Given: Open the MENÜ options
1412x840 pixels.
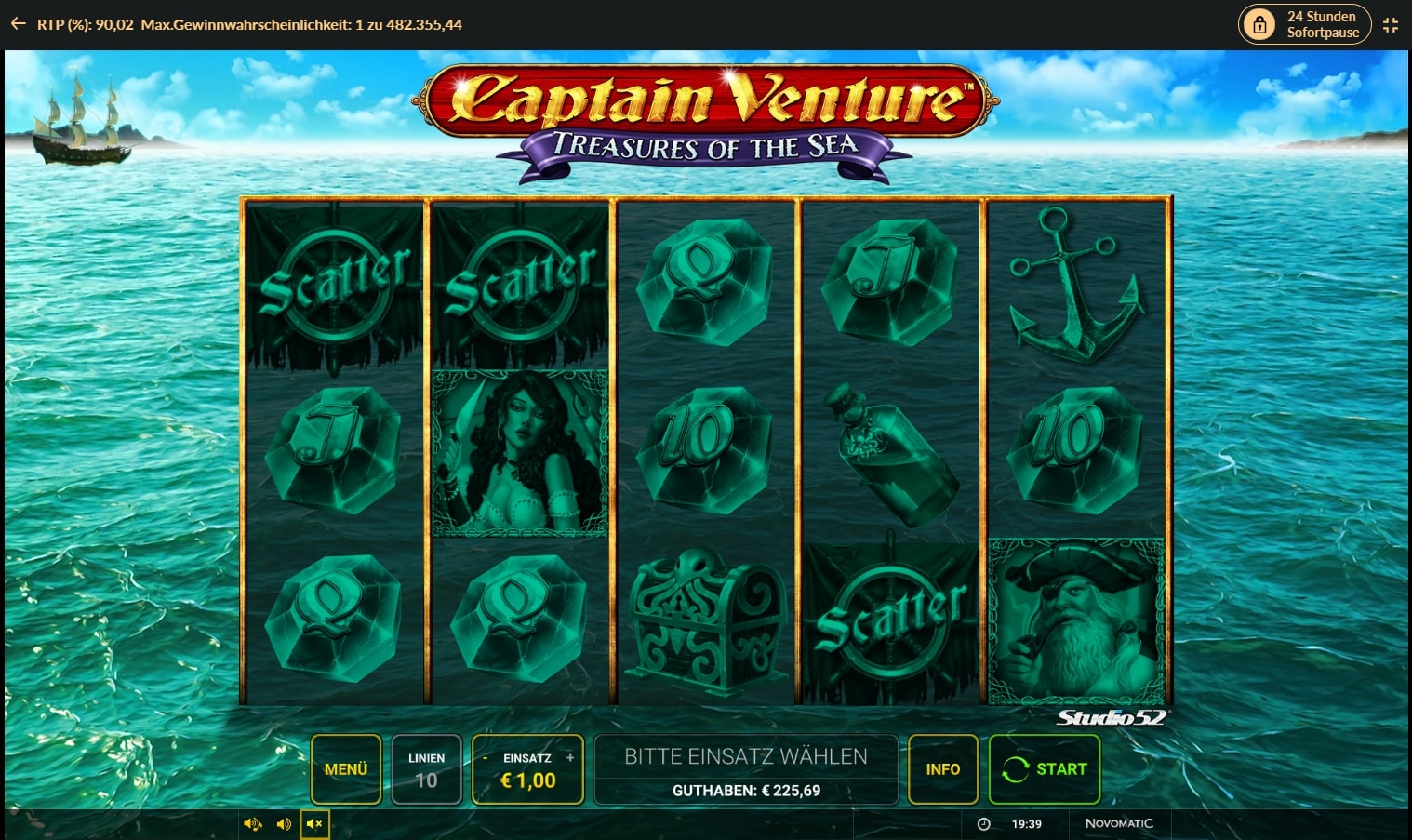Looking at the screenshot, I should tap(345, 769).
